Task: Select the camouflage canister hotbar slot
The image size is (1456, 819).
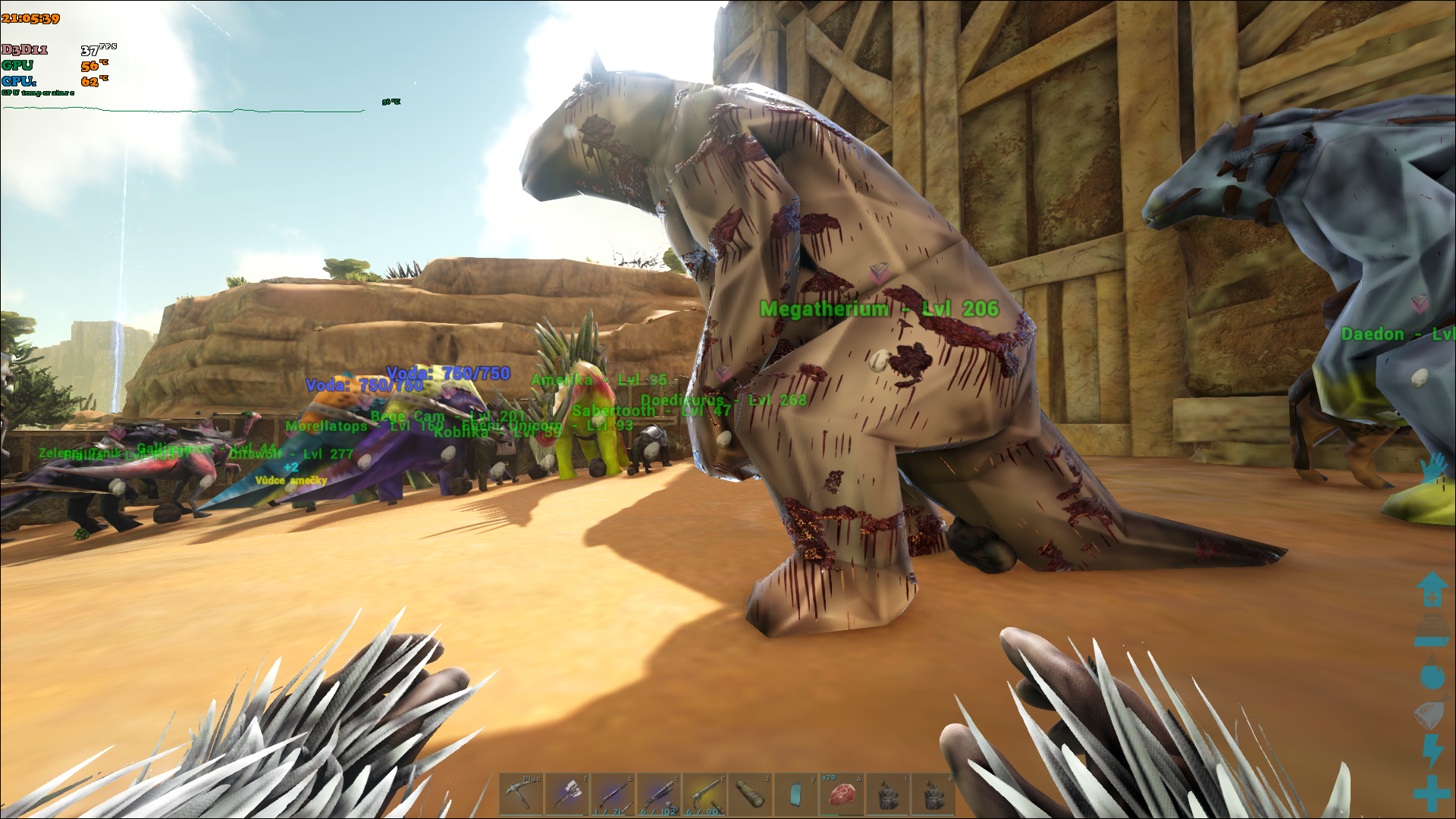Action: 750,794
